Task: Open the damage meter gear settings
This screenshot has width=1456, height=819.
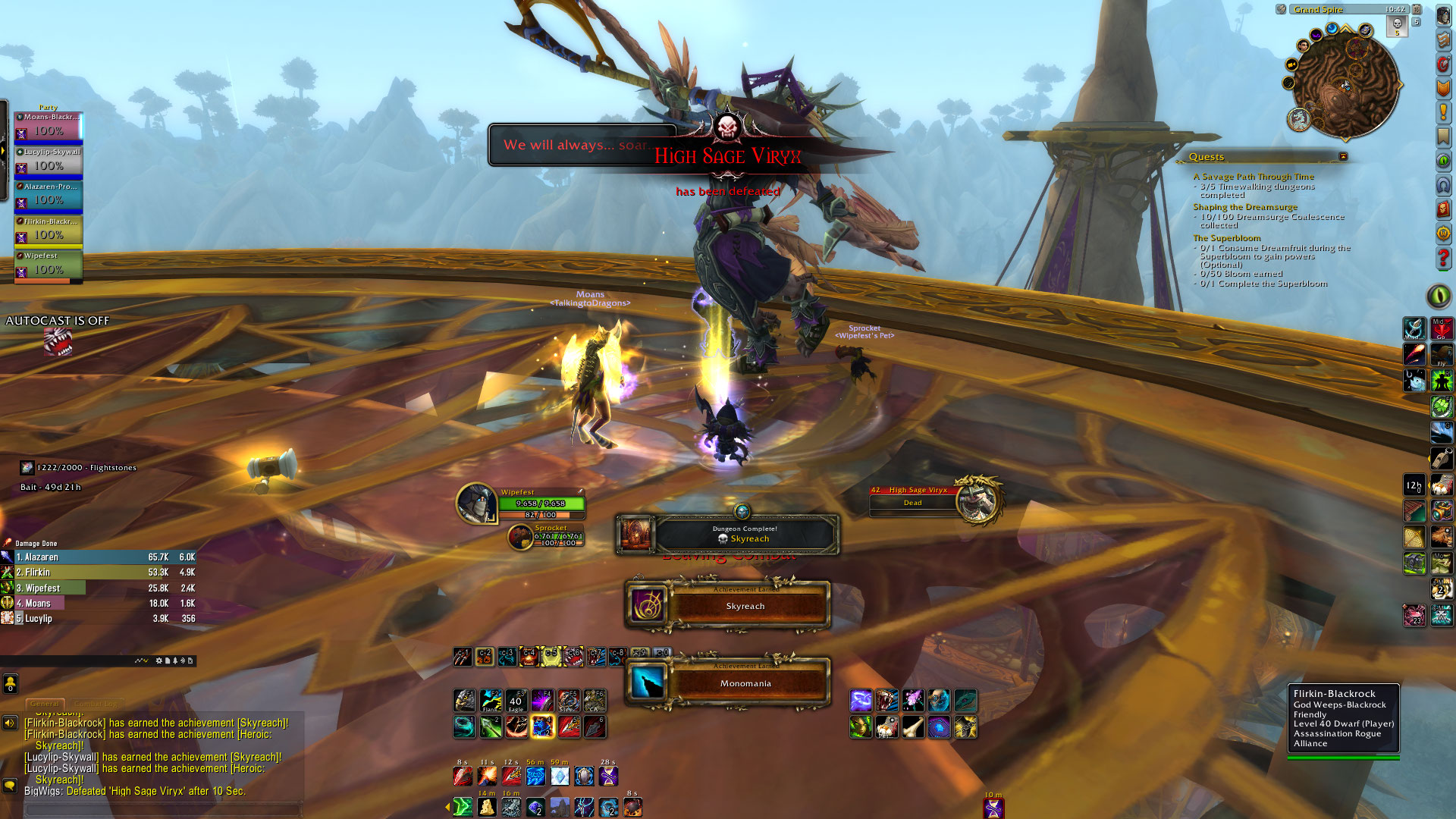Action: tap(158, 661)
